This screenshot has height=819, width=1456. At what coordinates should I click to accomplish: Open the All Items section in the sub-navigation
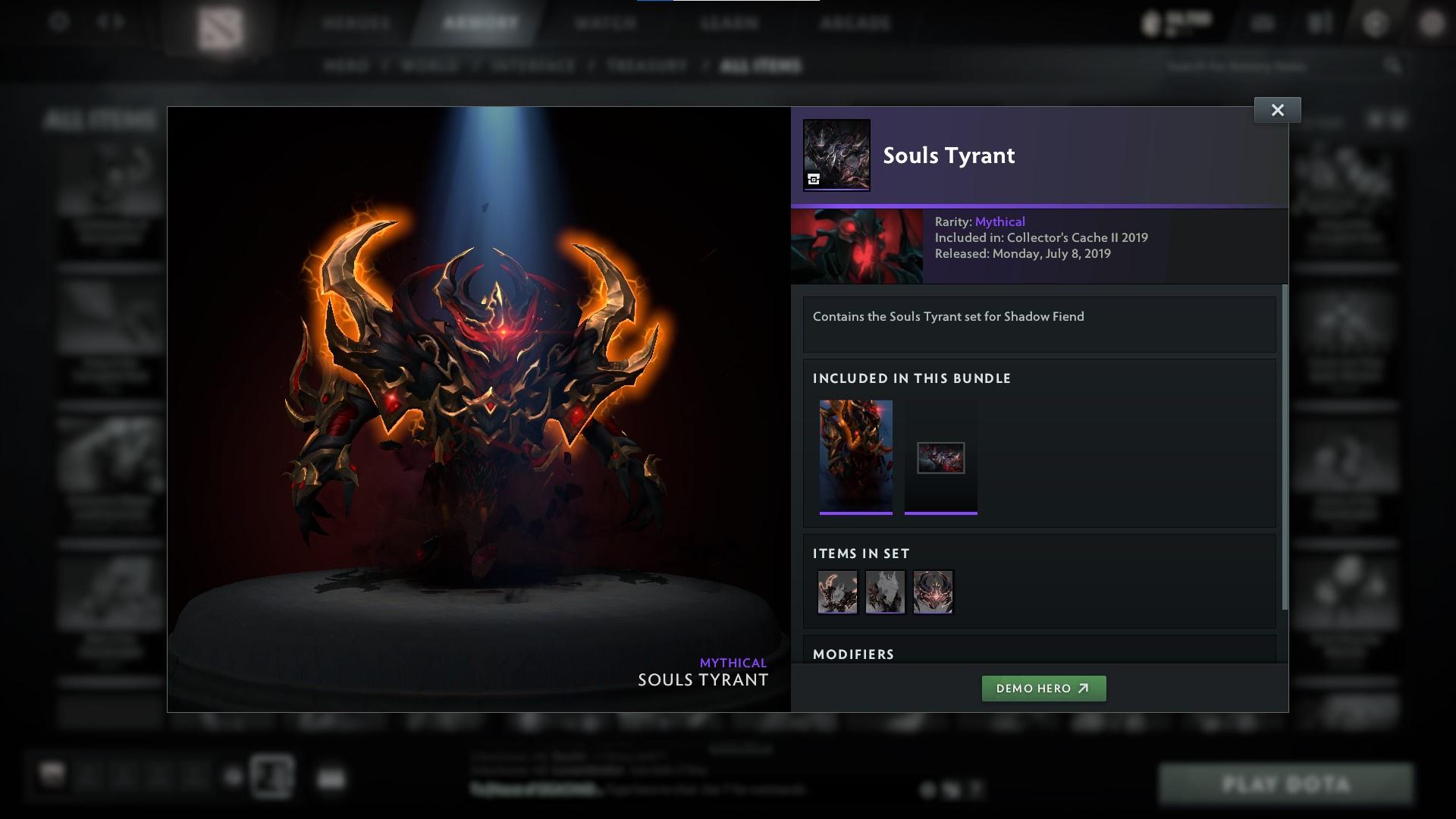pos(762,66)
